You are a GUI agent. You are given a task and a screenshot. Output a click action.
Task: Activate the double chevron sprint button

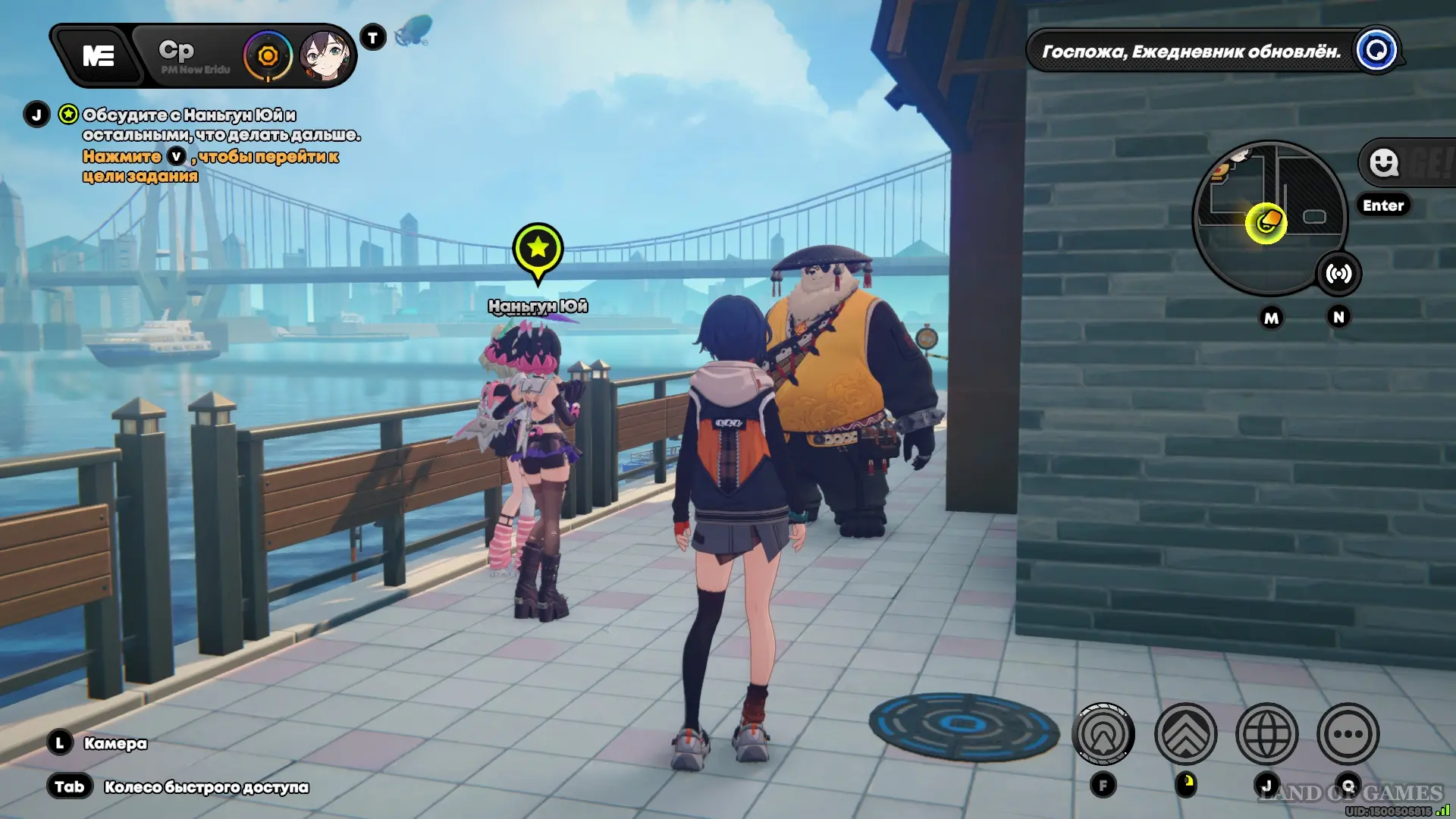coord(1185,734)
